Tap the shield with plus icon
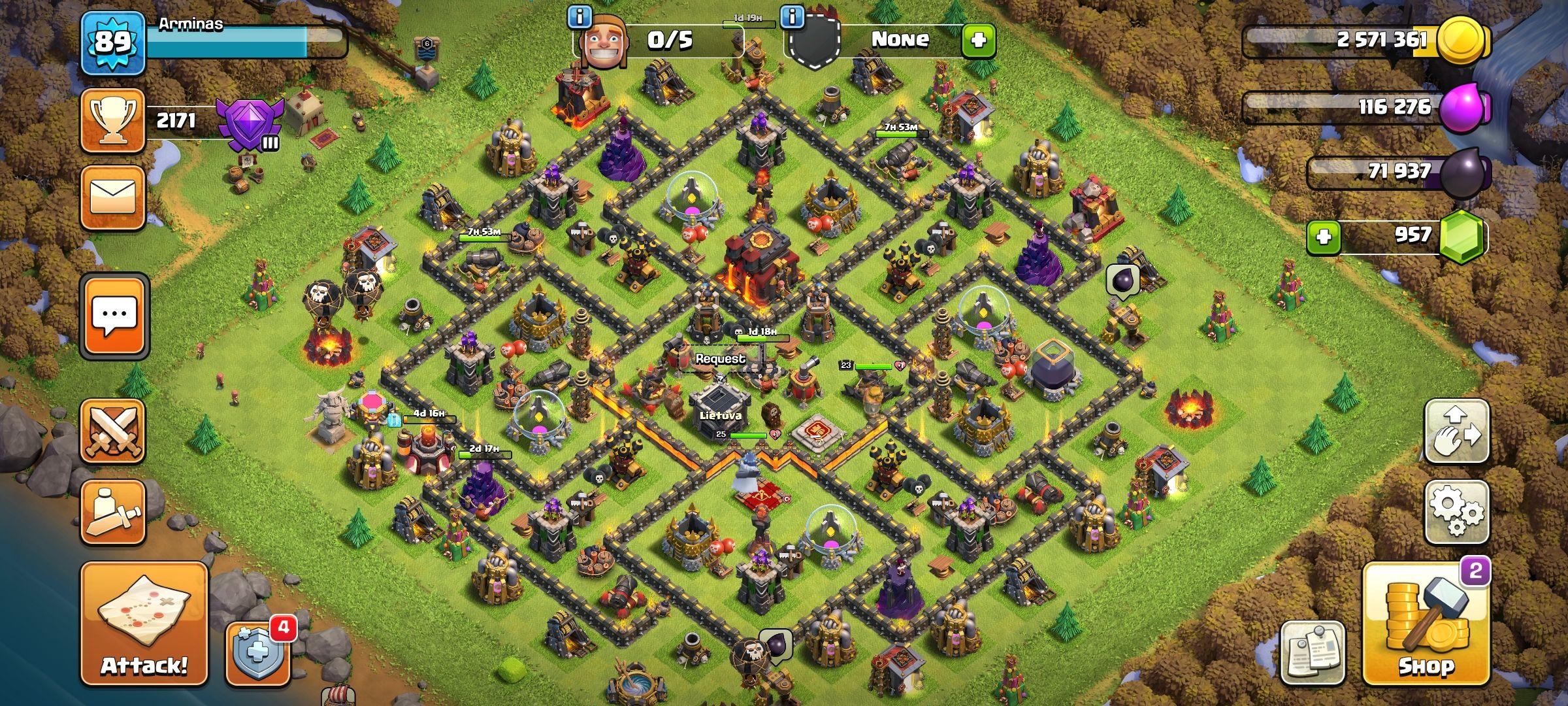This screenshot has width=1568, height=706. pyautogui.click(x=257, y=654)
